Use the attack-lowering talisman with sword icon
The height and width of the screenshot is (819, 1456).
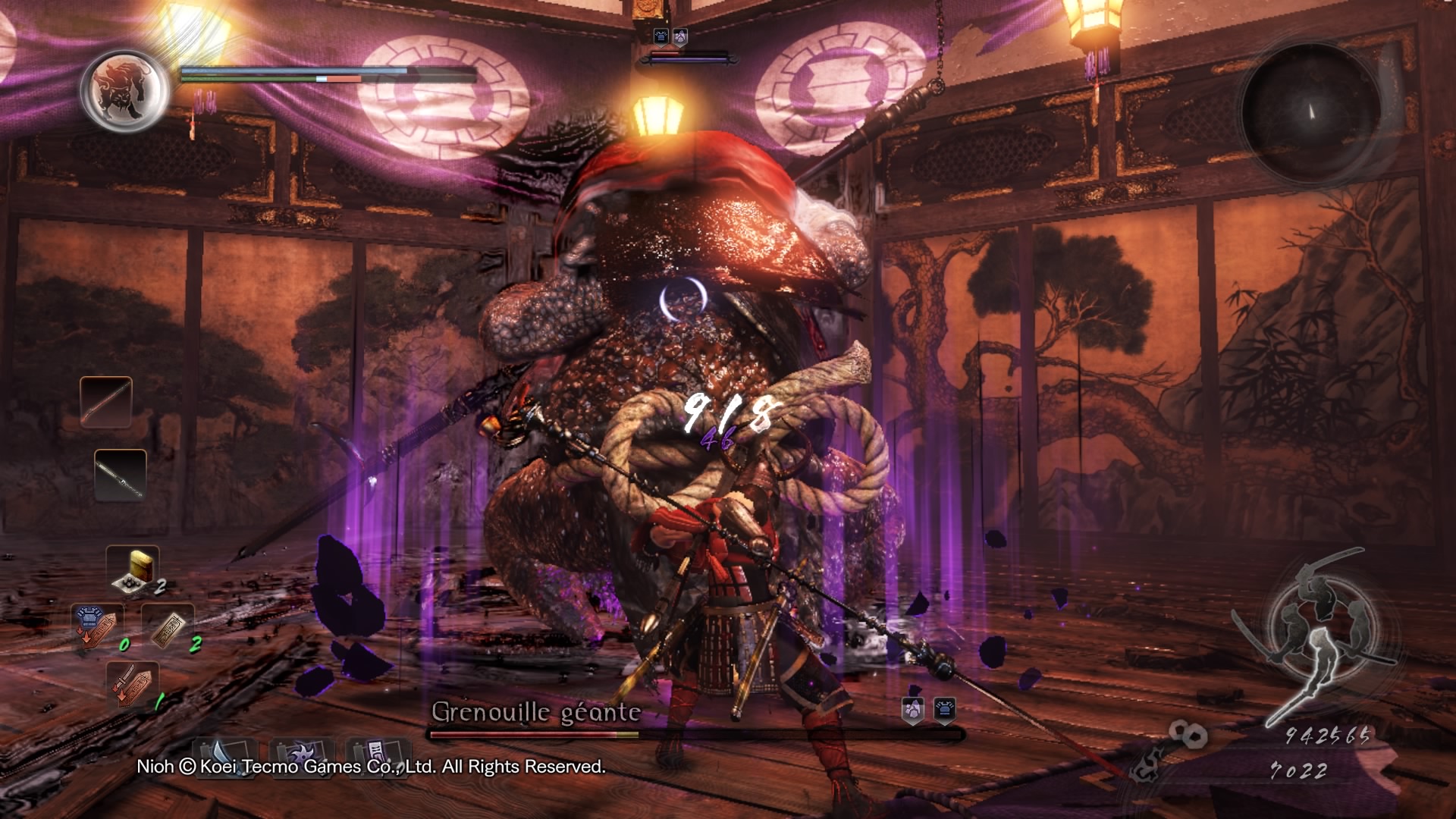tap(132, 682)
